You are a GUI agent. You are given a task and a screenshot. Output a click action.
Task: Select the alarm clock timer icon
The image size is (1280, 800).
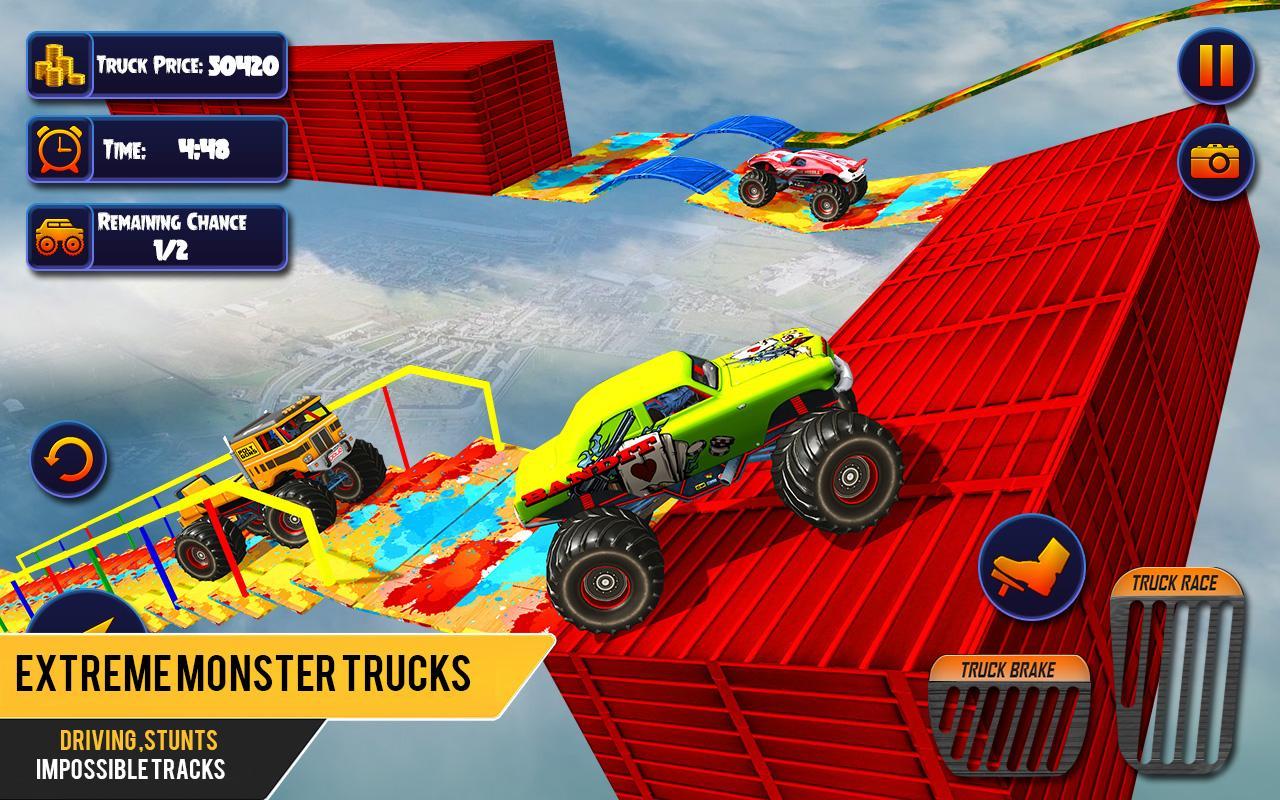click(58, 148)
